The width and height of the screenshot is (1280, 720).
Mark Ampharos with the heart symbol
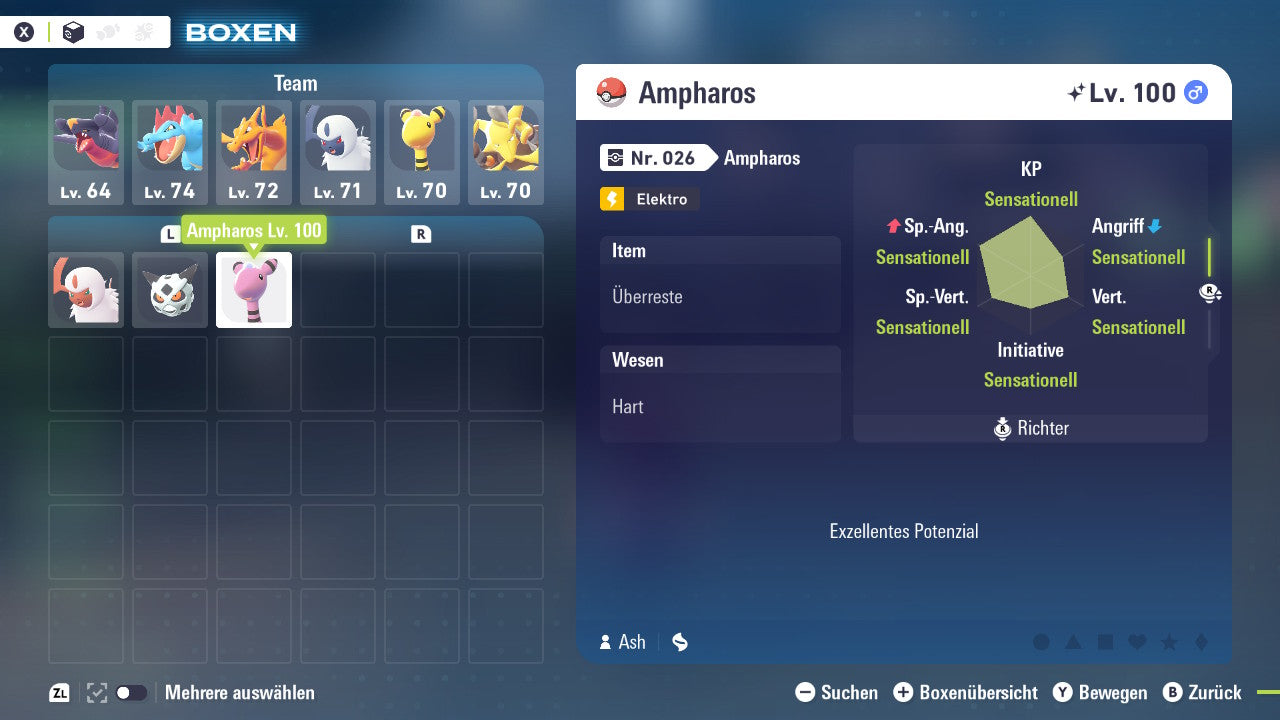tap(1136, 641)
